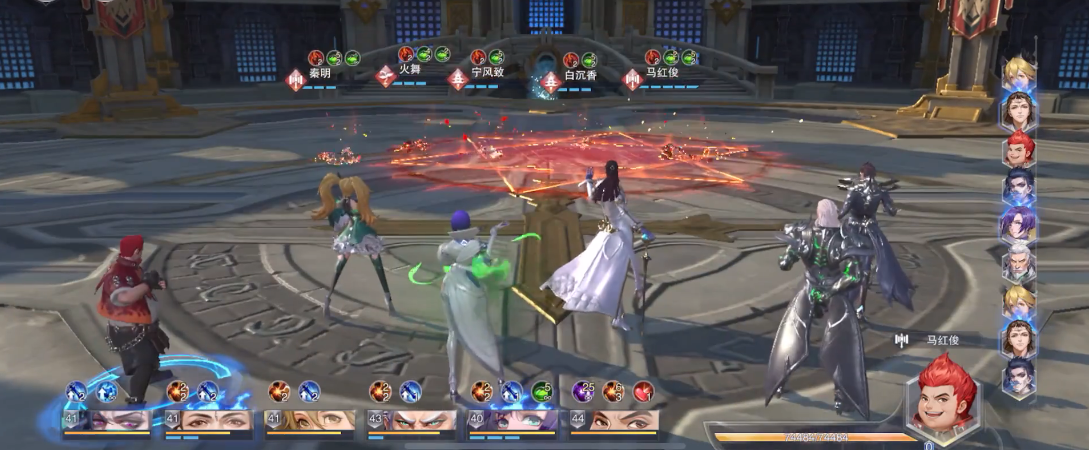Select the level 43 white-haired hero portrait
The width and height of the screenshot is (1089, 450).
pyautogui.click(x=411, y=420)
